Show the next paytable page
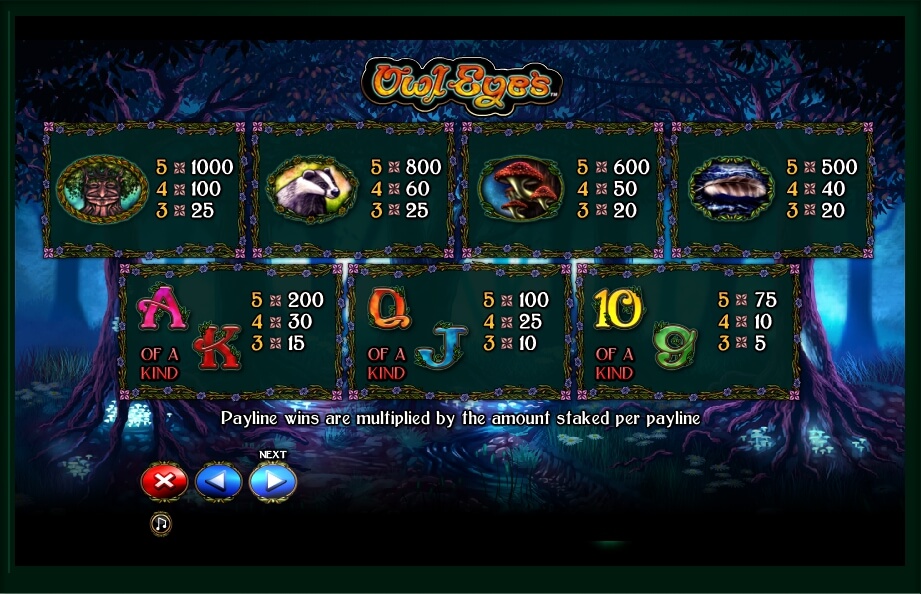The width and height of the screenshot is (921, 594). point(272,482)
